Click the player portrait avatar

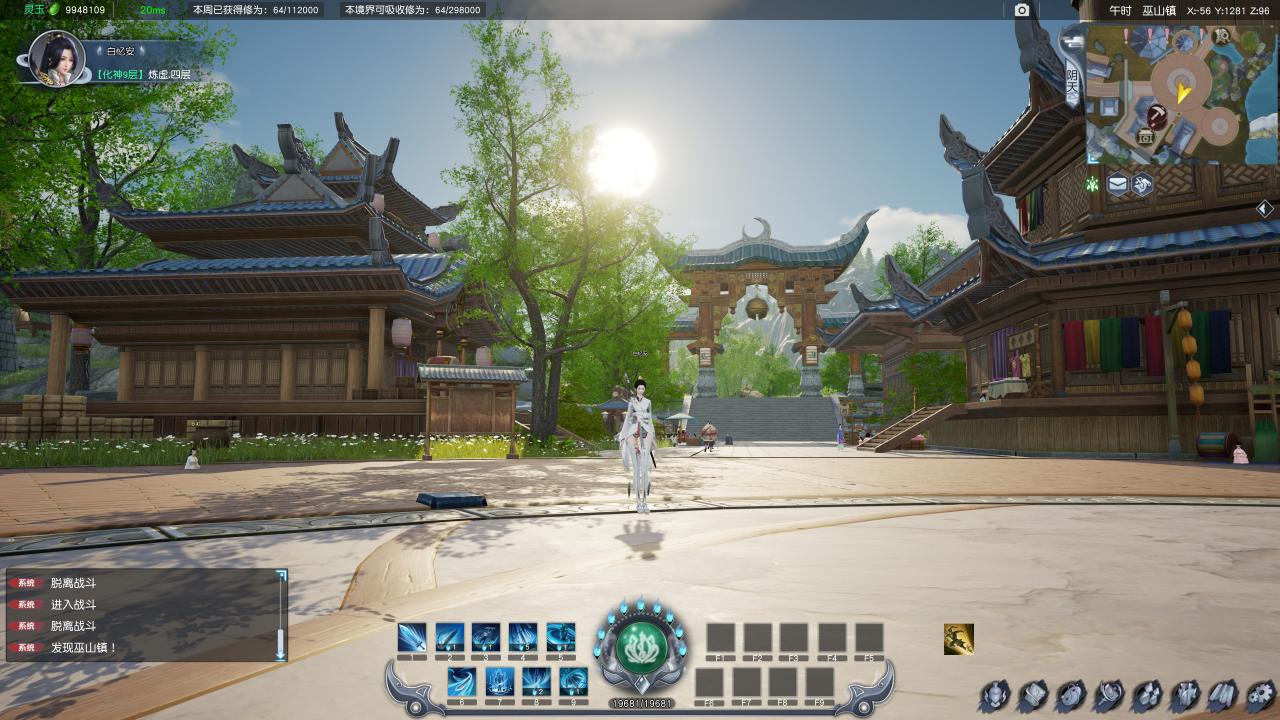[x=56, y=57]
